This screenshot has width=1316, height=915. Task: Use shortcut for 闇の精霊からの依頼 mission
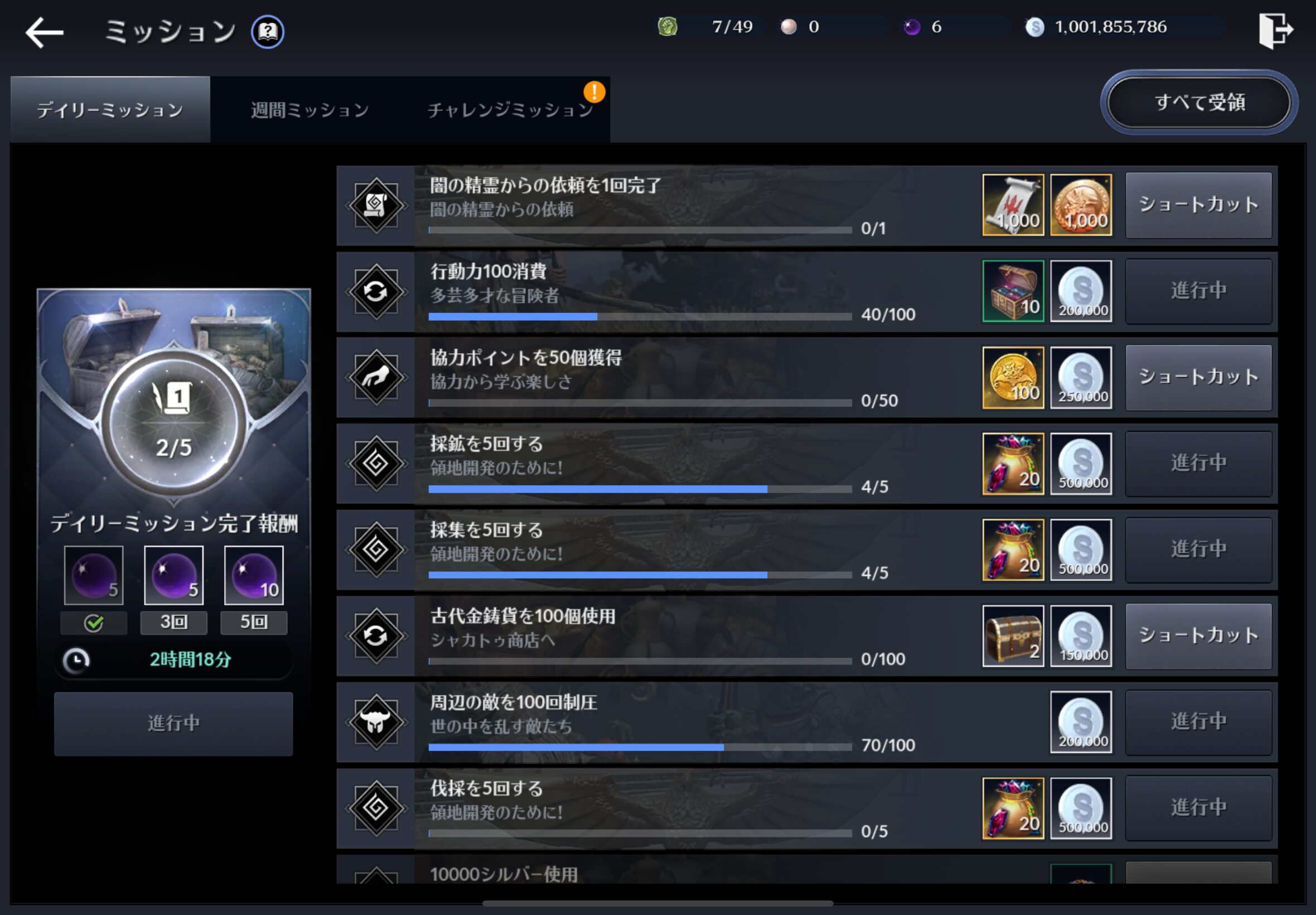[1198, 205]
